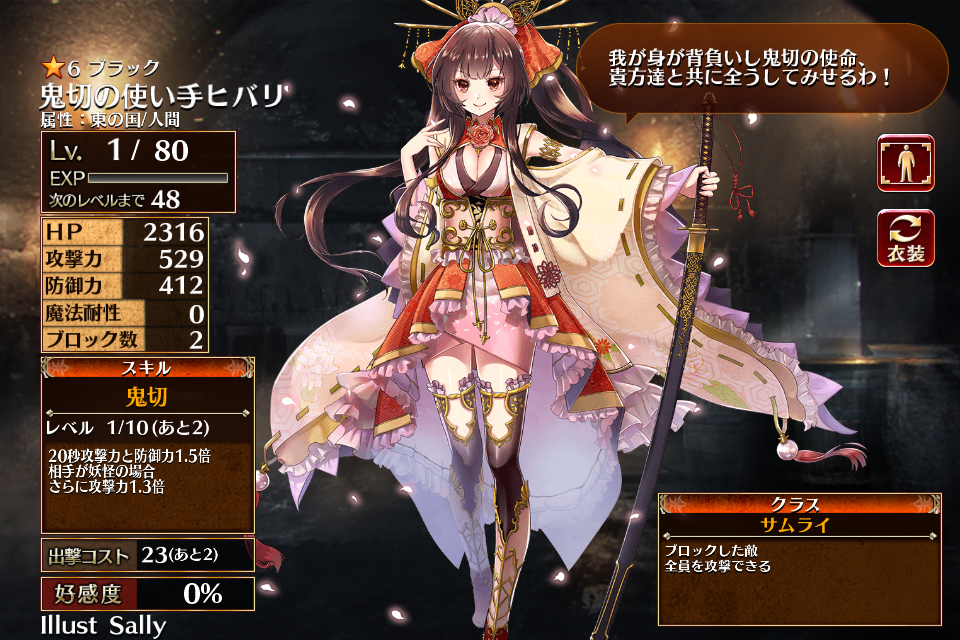This screenshot has width=960, height=640.
Task: Switch outfit with the 衣装 button
Action: [906, 239]
